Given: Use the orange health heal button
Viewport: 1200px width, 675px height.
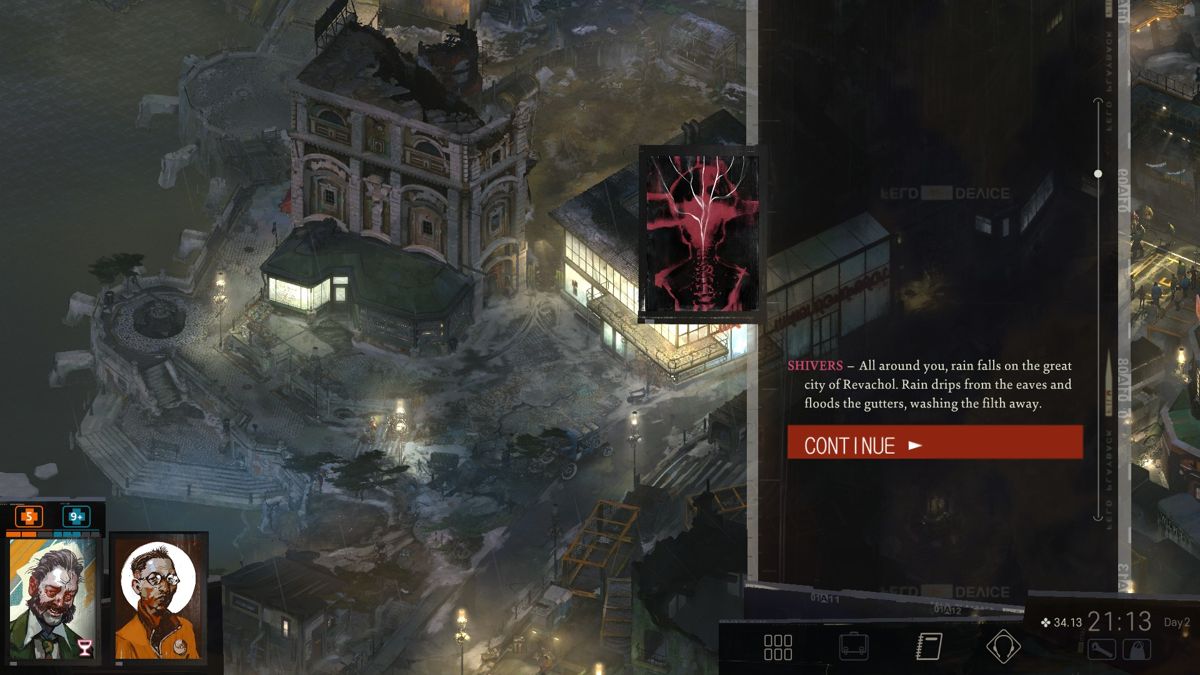Looking at the screenshot, I should click(29, 517).
